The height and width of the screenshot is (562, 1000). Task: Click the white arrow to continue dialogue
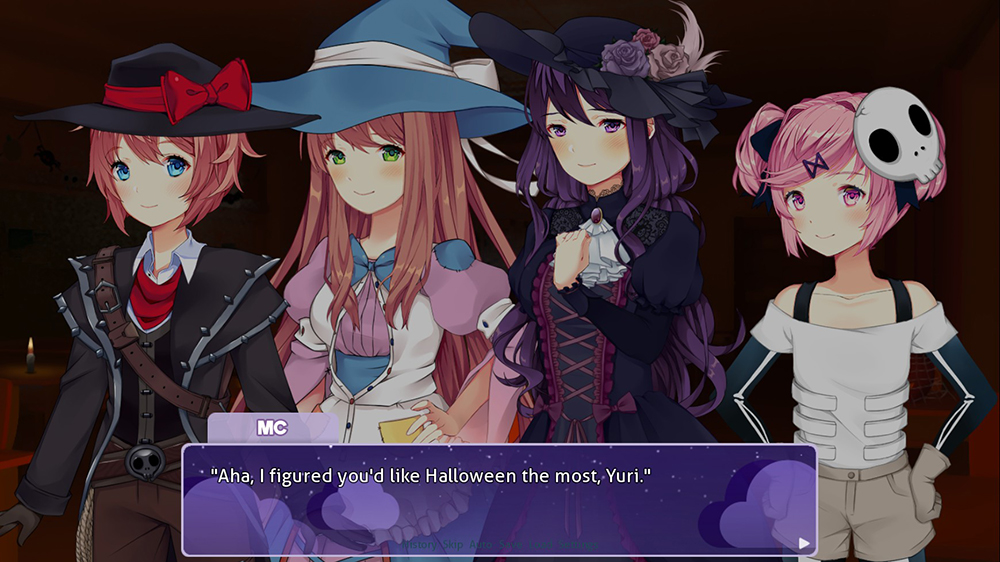click(x=804, y=543)
